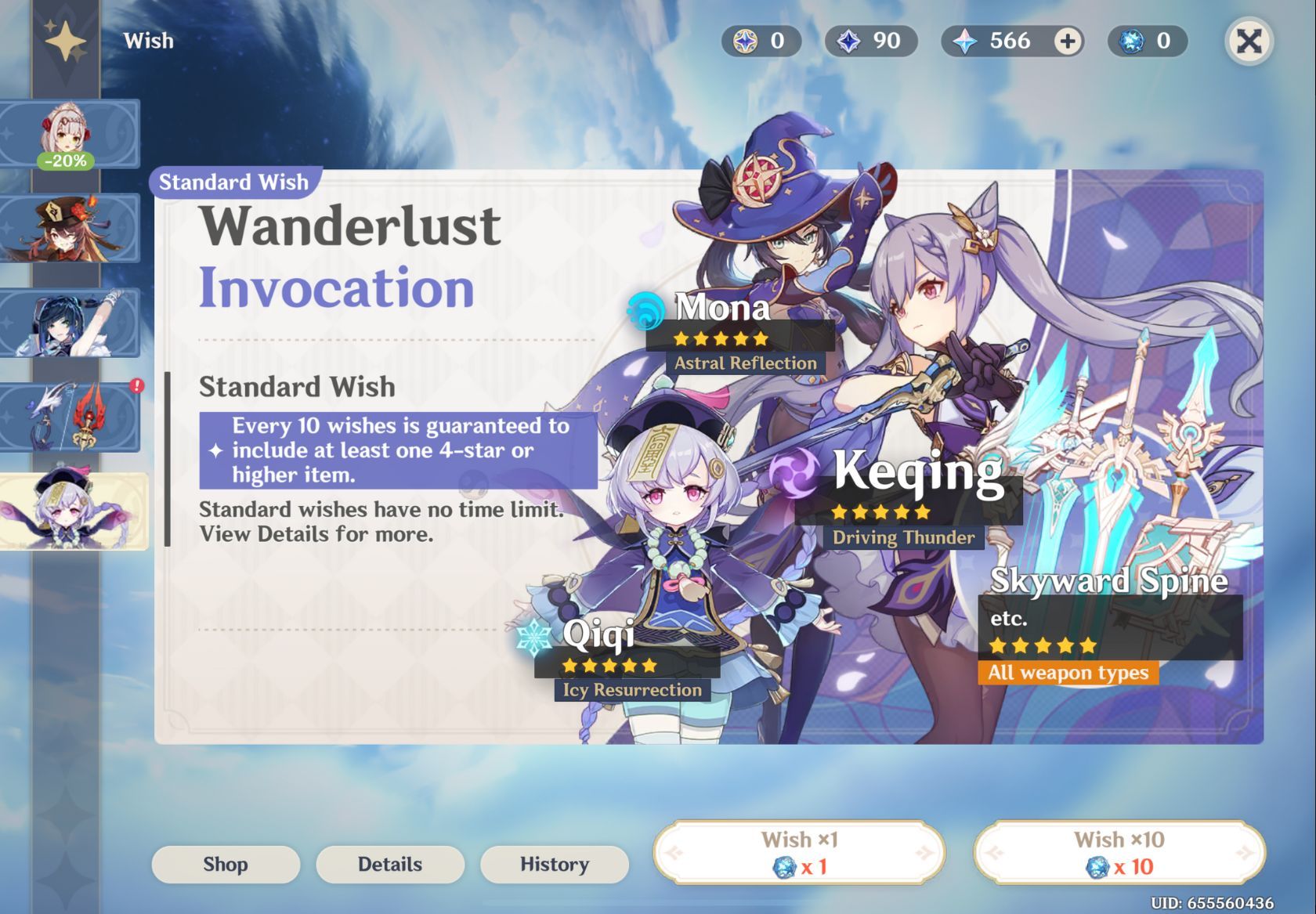Open the weapon banner tab

pyautogui.click(x=69, y=417)
